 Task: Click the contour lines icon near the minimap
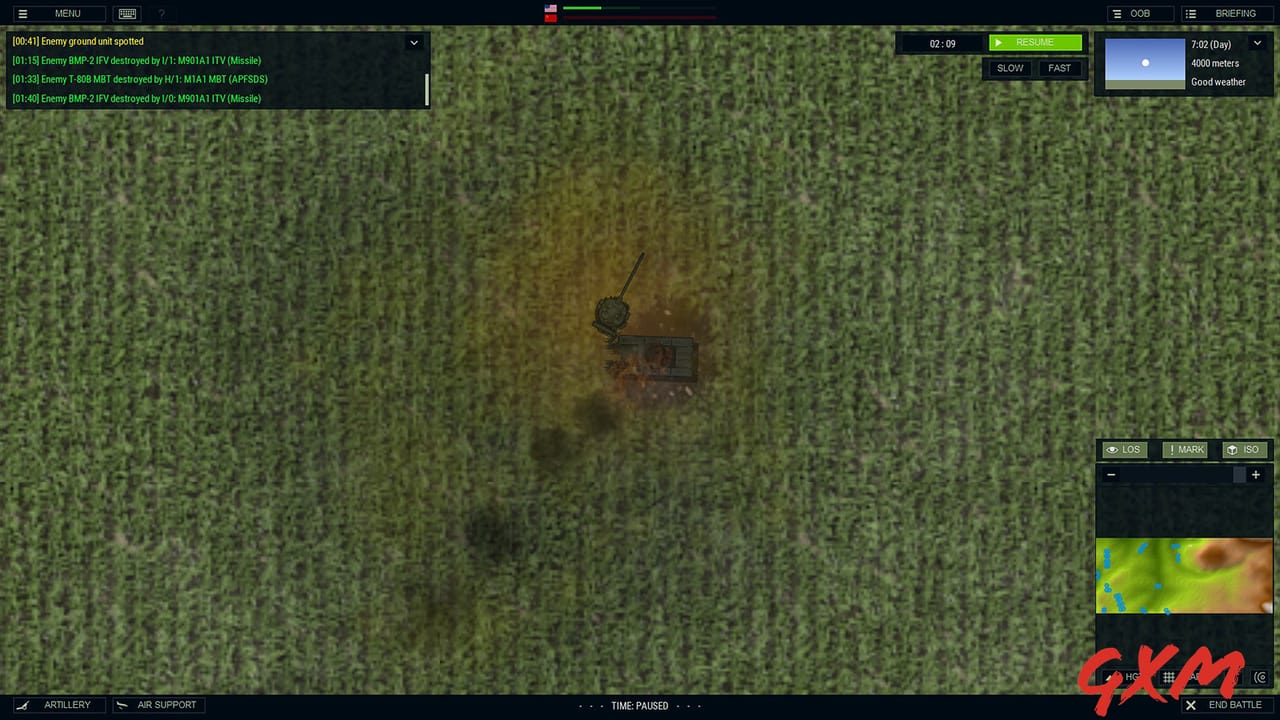pos(1262,677)
